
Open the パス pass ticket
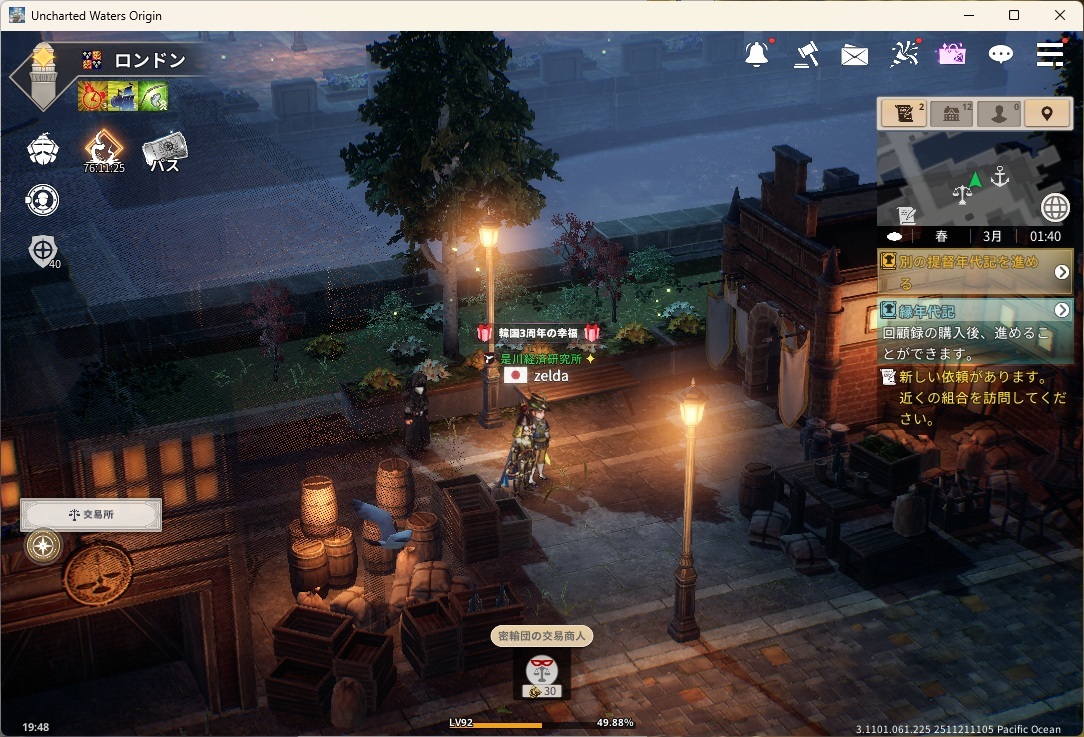(165, 151)
